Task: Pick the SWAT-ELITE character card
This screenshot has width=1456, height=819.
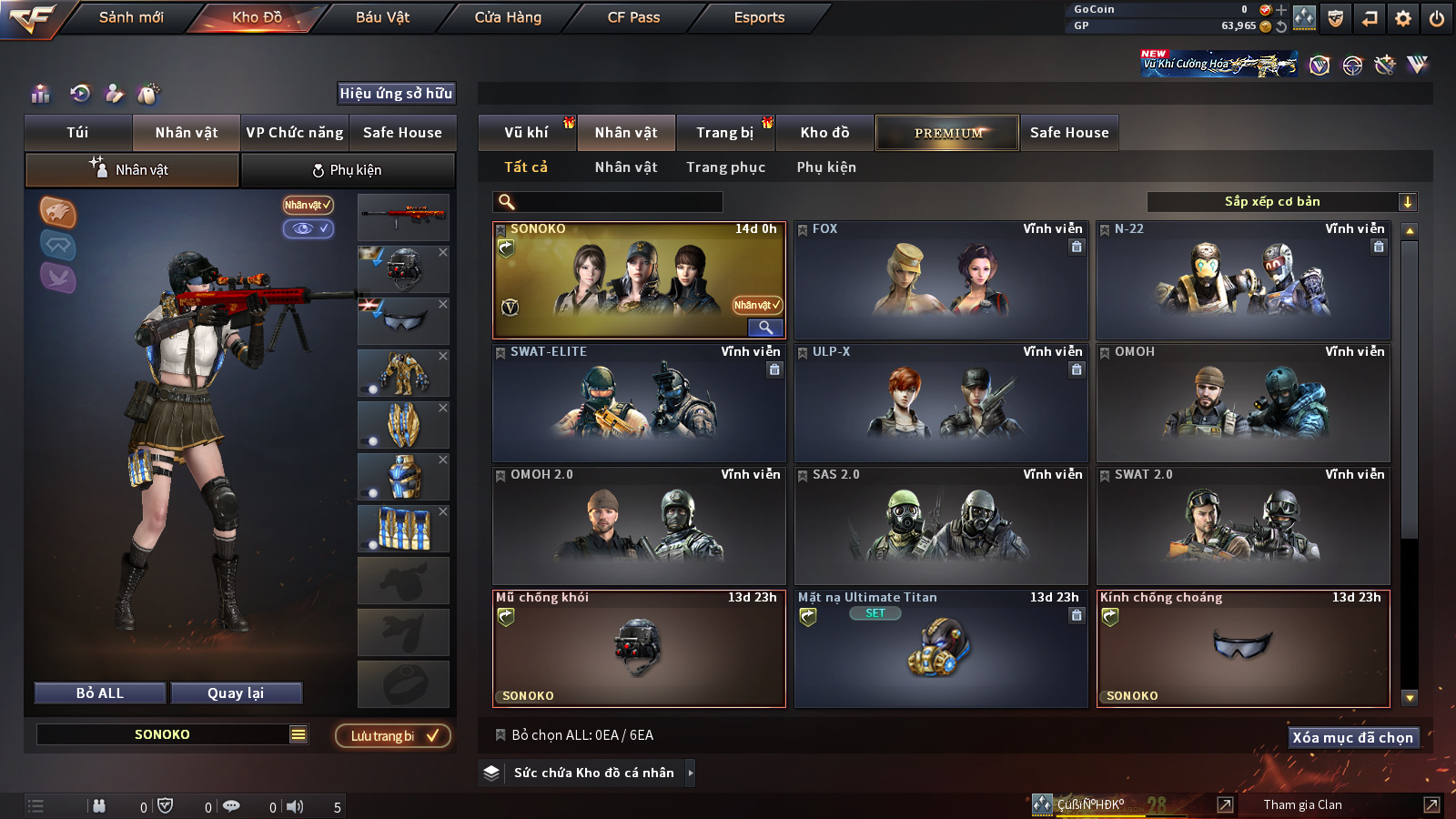Action: click(x=639, y=403)
